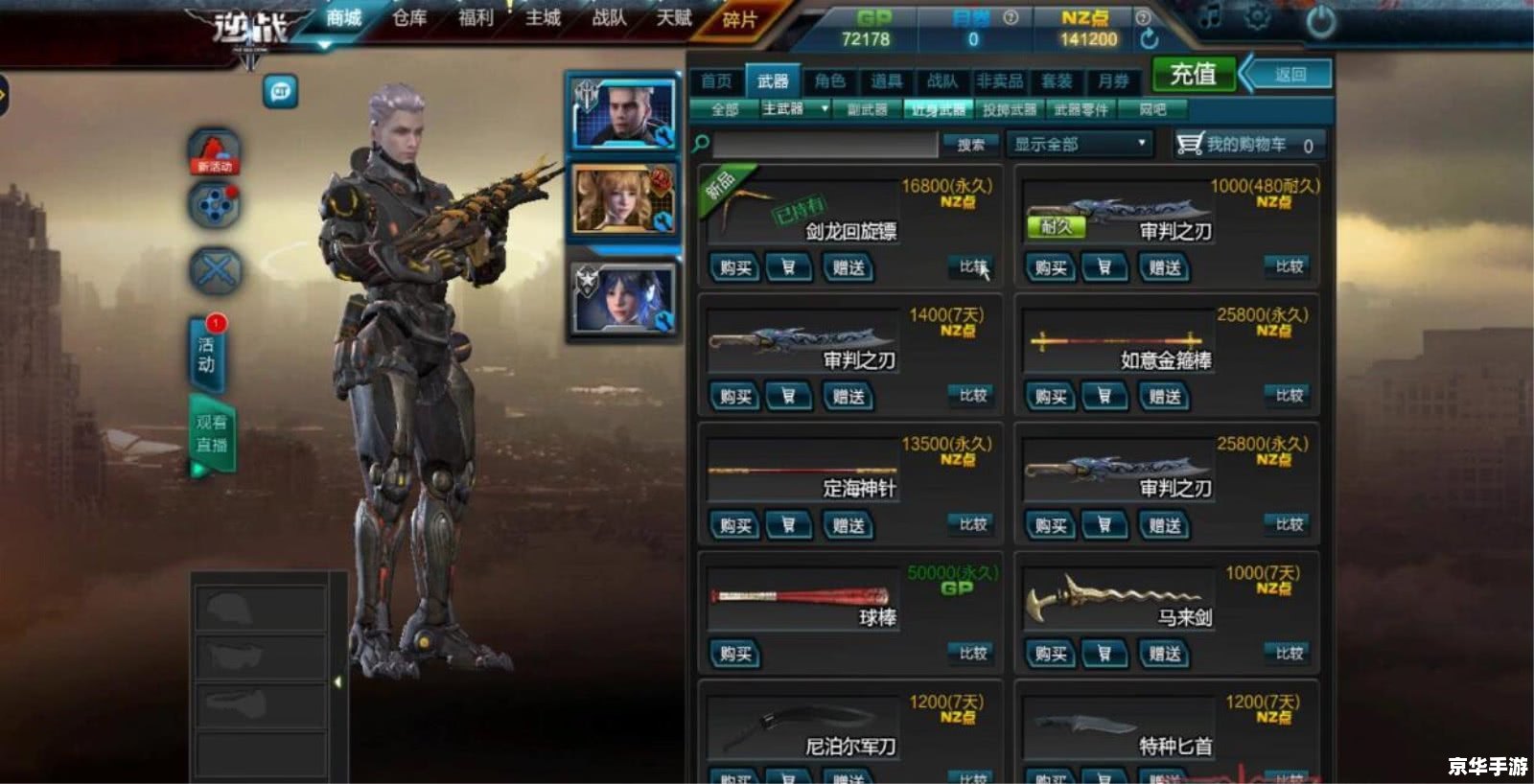
Task: Open the 天赋 talent menu
Action: (674, 18)
